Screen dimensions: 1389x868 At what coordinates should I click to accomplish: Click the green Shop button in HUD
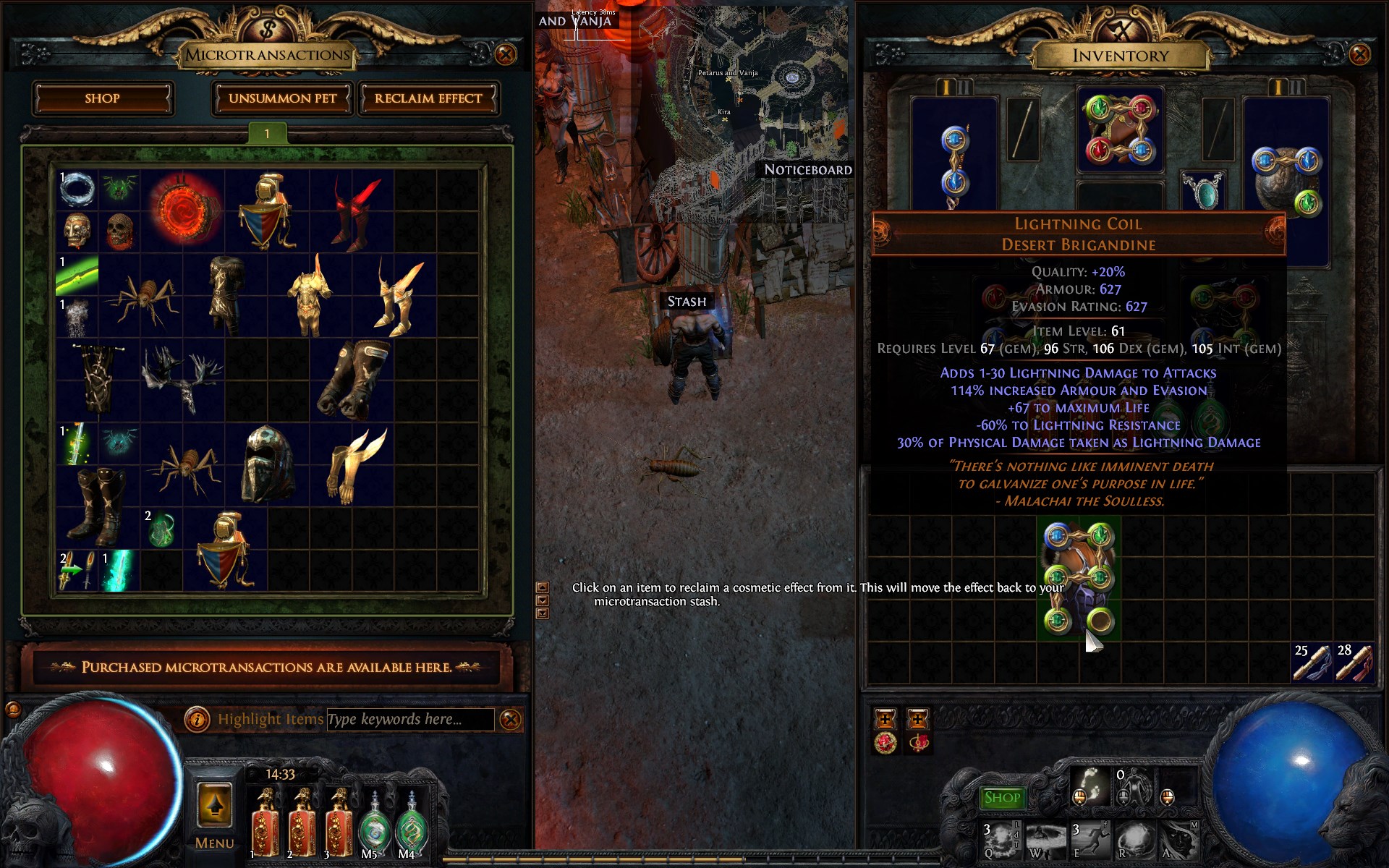click(x=1002, y=798)
